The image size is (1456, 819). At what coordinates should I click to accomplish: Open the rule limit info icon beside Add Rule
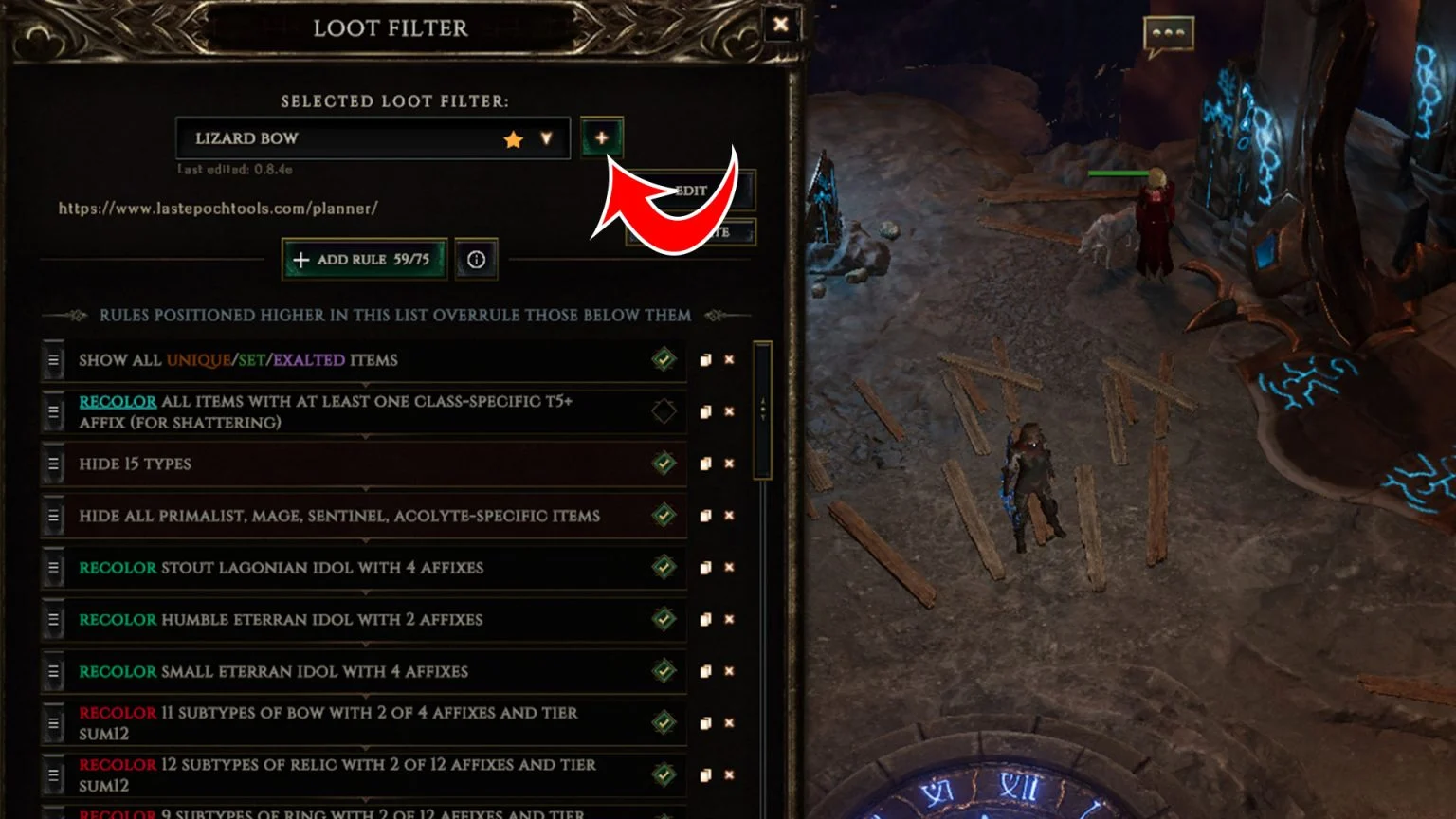coord(477,259)
